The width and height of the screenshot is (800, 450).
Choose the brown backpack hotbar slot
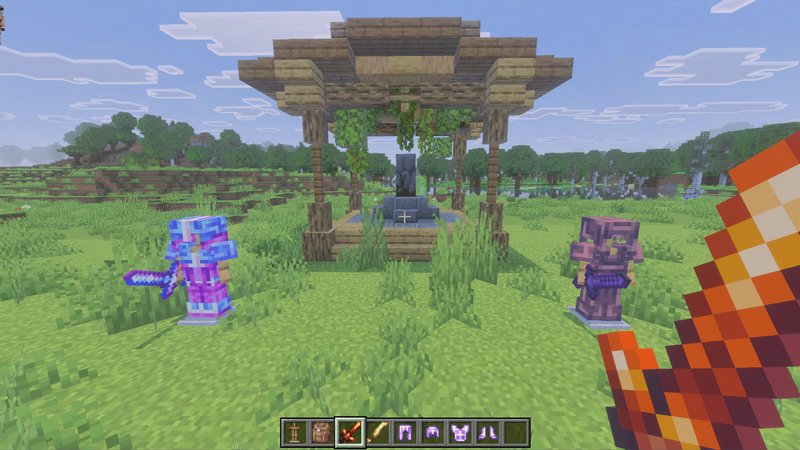click(x=322, y=432)
